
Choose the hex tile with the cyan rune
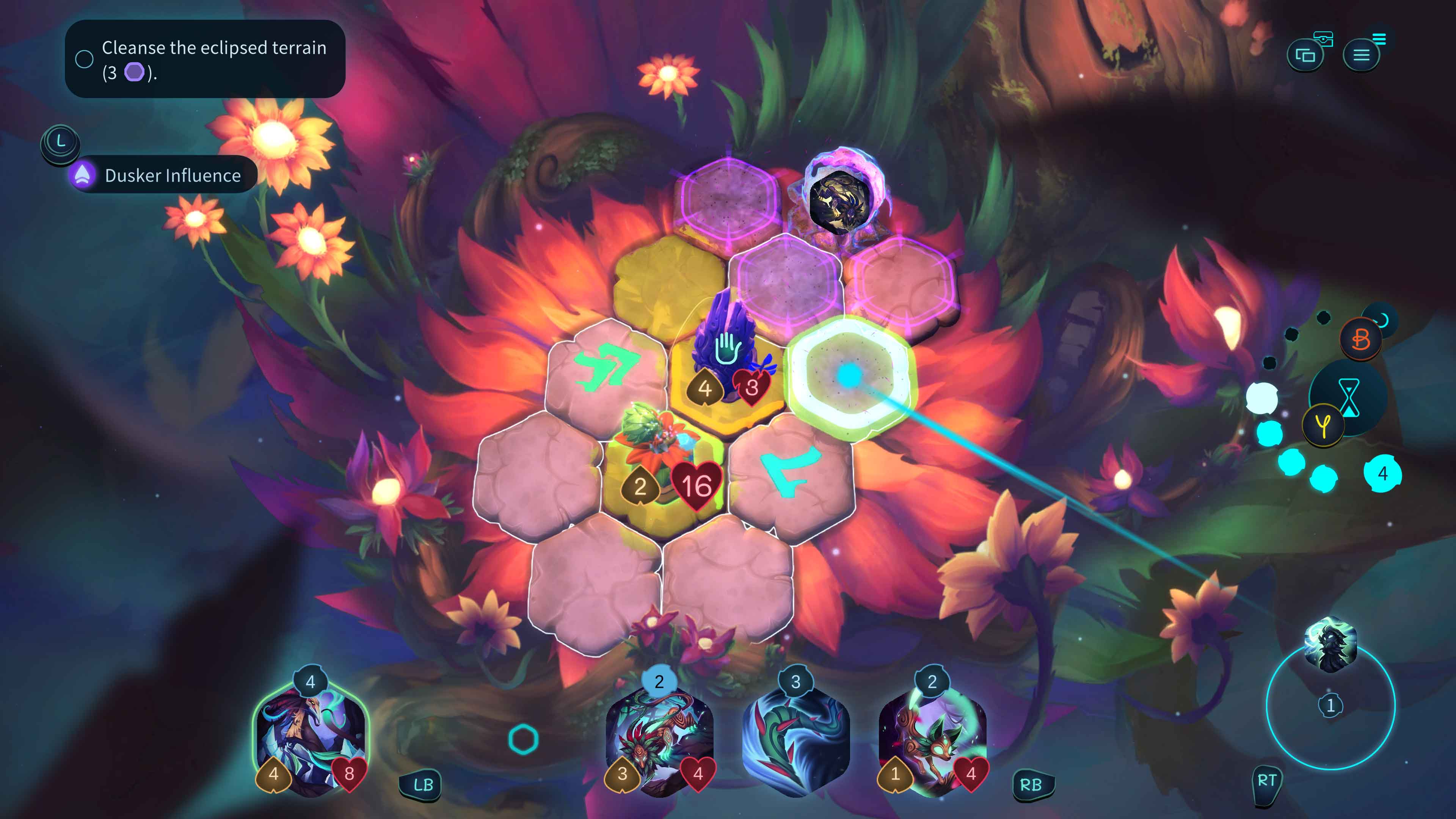pyautogui.click(x=790, y=472)
